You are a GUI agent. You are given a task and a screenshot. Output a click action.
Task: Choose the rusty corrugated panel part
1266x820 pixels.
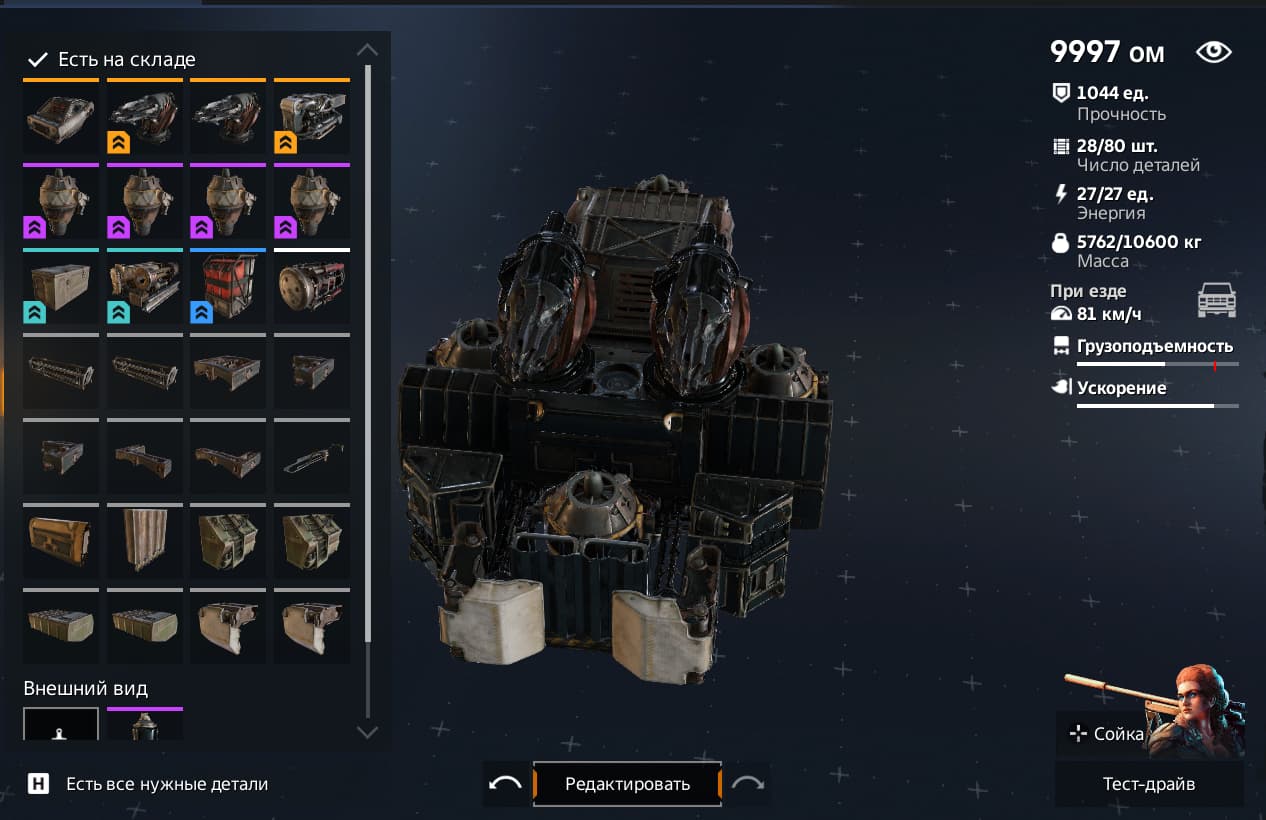pos(145,541)
